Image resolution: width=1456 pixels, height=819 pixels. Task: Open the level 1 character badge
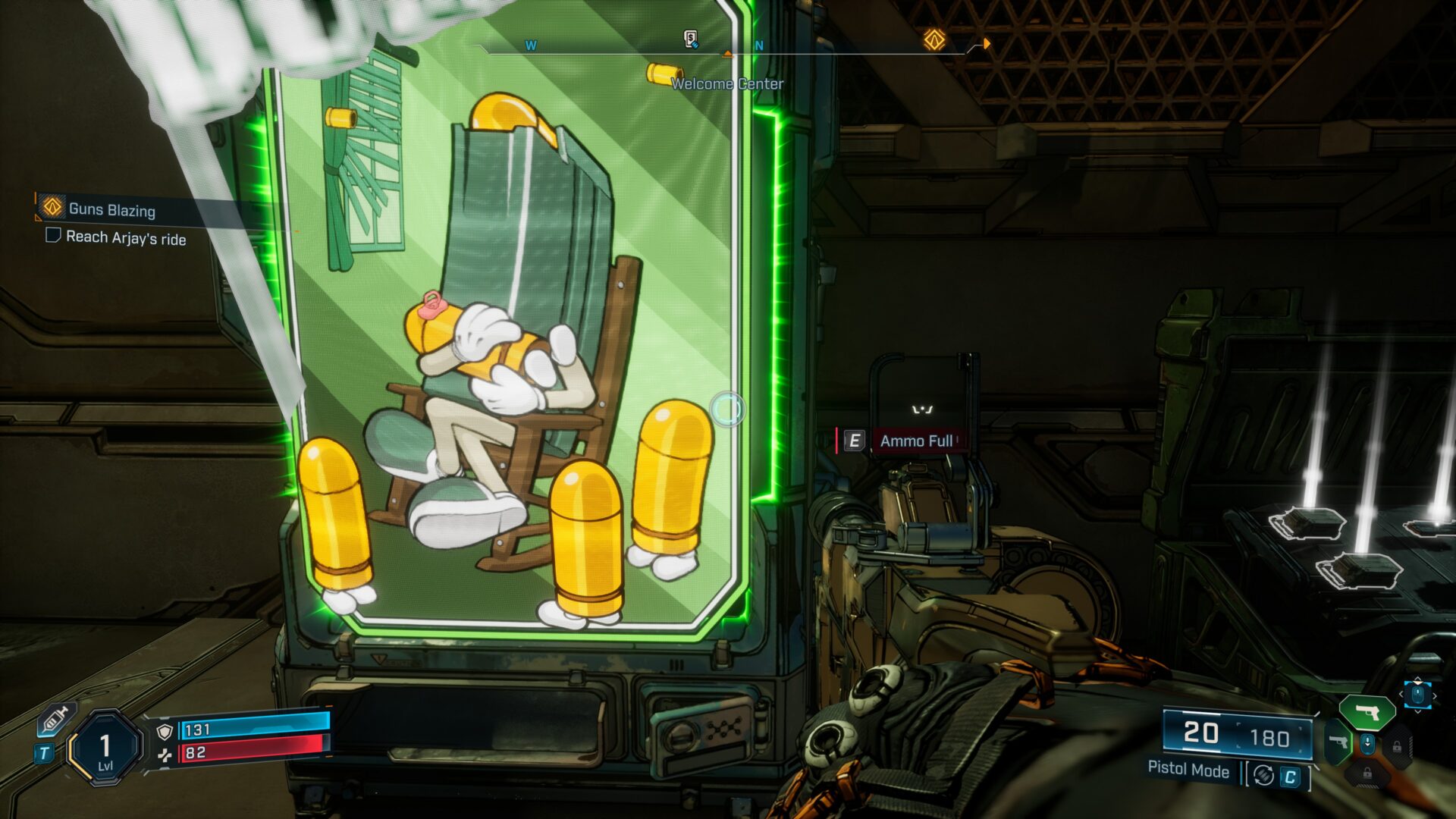[x=105, y=748]
